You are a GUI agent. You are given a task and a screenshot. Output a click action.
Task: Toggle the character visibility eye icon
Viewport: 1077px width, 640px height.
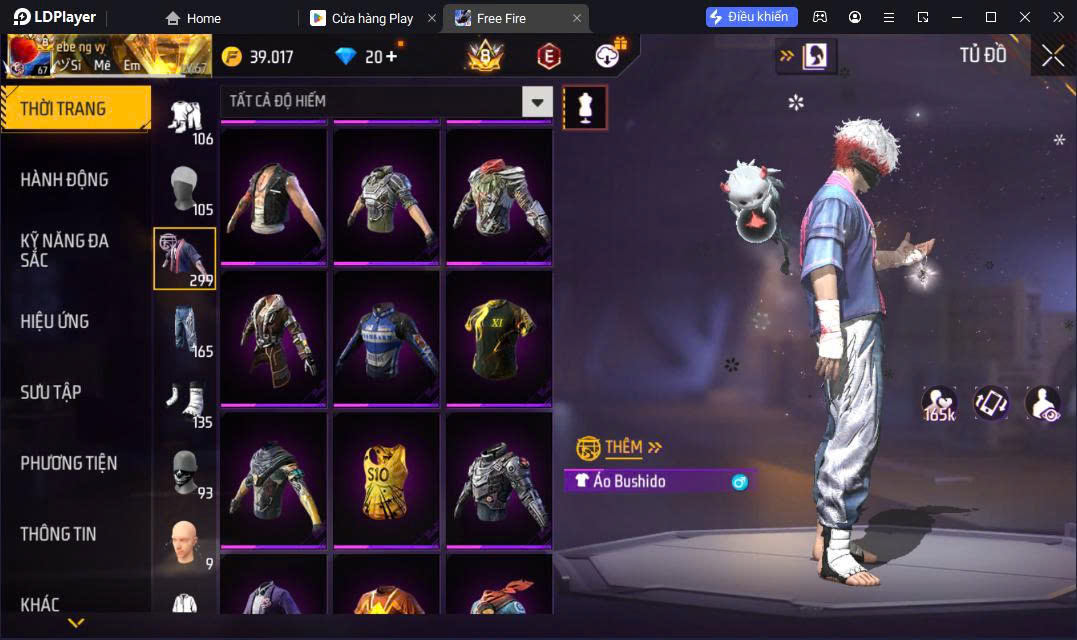click(1043, 402)
